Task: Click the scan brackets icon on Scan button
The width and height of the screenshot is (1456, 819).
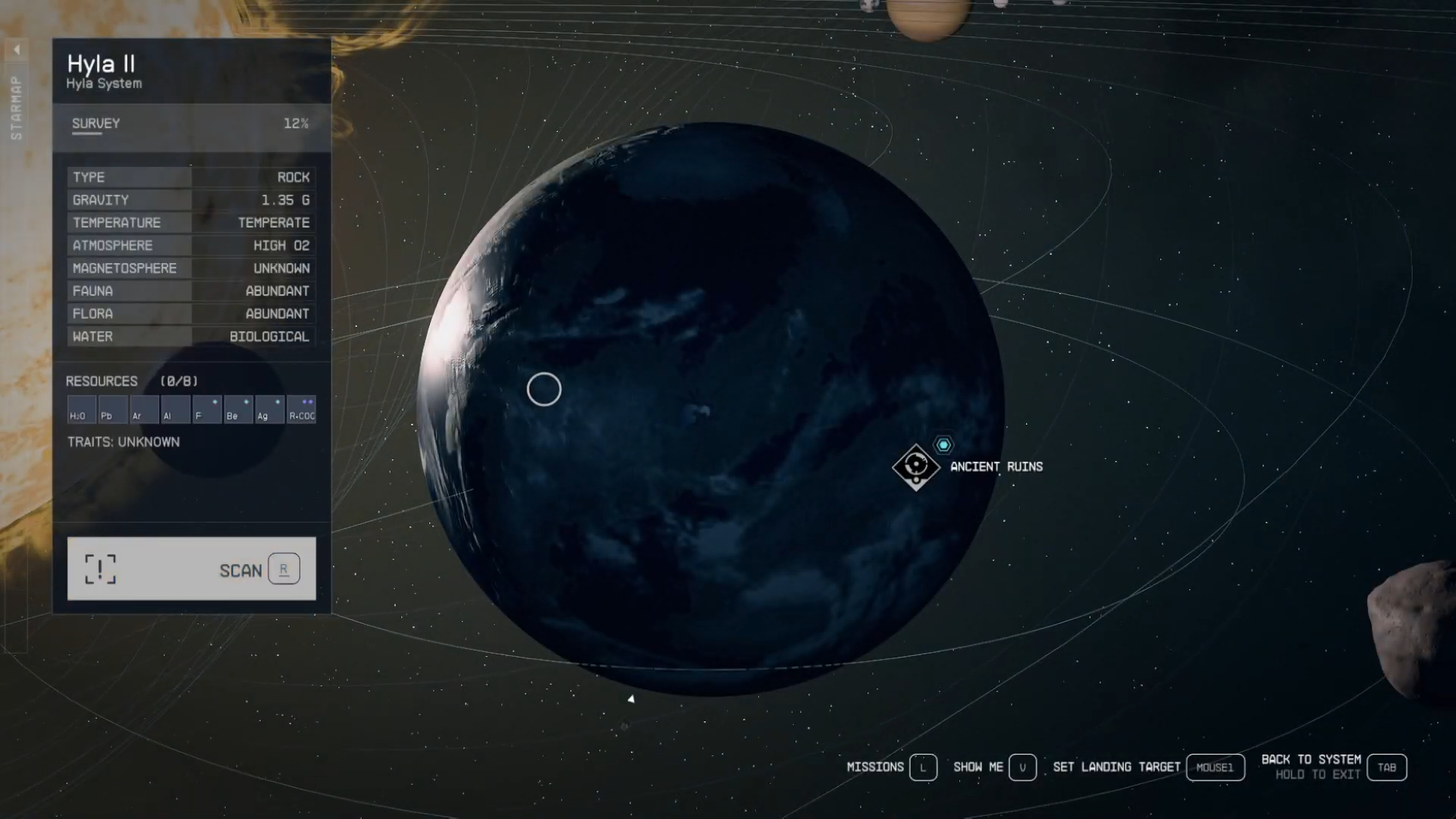Action: 101,570
